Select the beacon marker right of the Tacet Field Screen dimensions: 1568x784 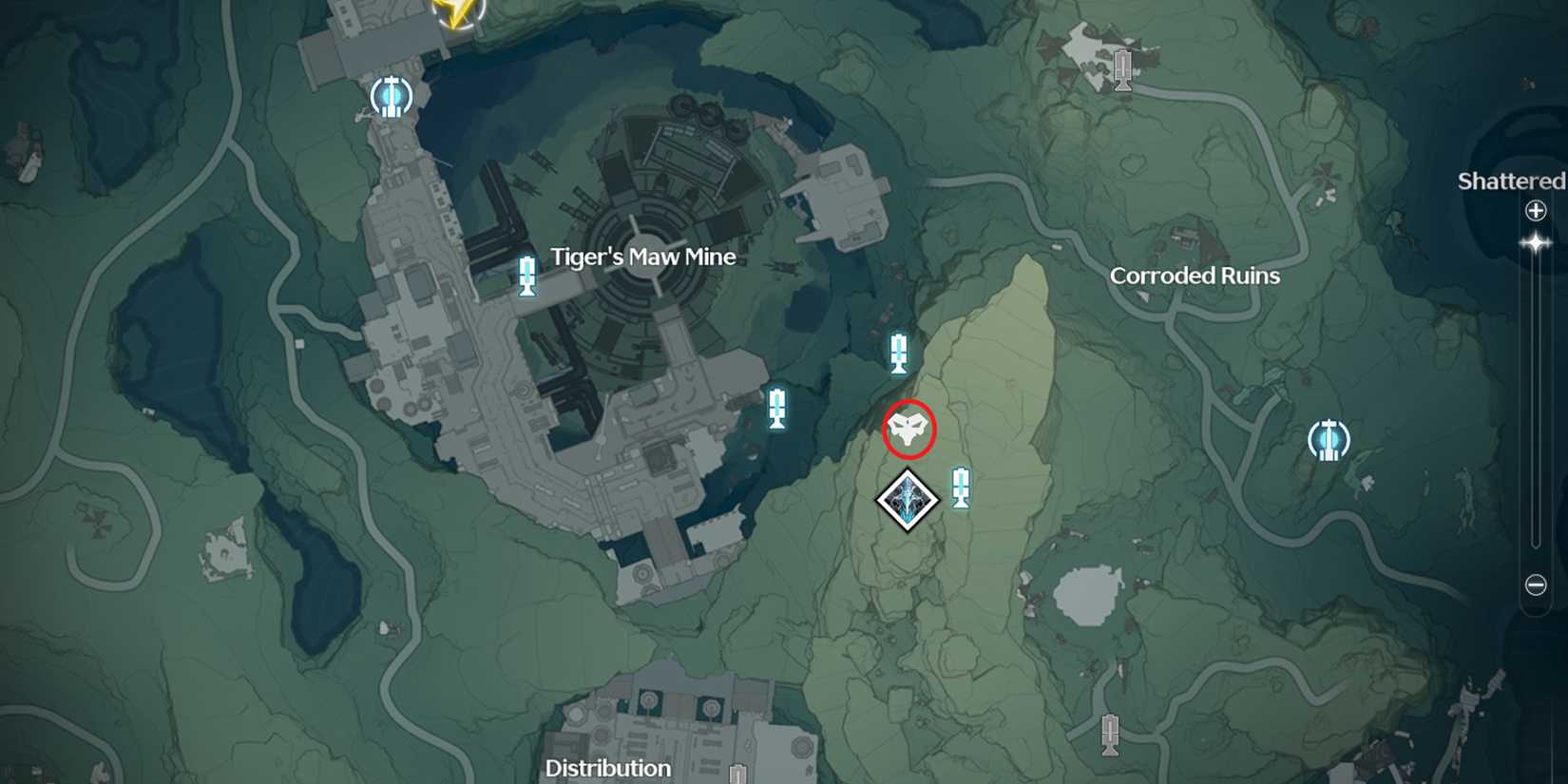tap(962, 486)
